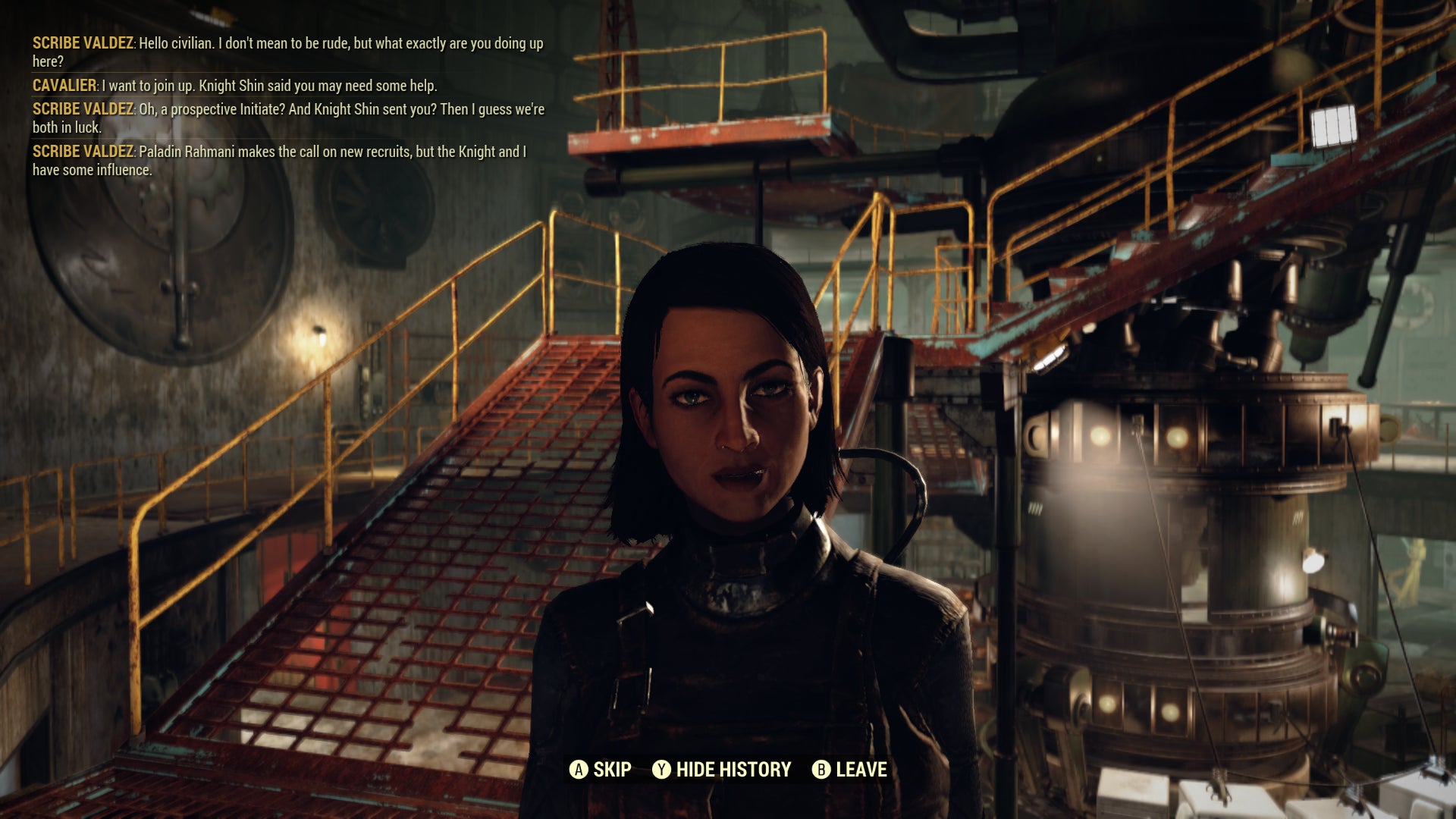The image size is (1456, 819).
Task: Click the LEAVE prompt icon
Action: (x=821, y=768)
